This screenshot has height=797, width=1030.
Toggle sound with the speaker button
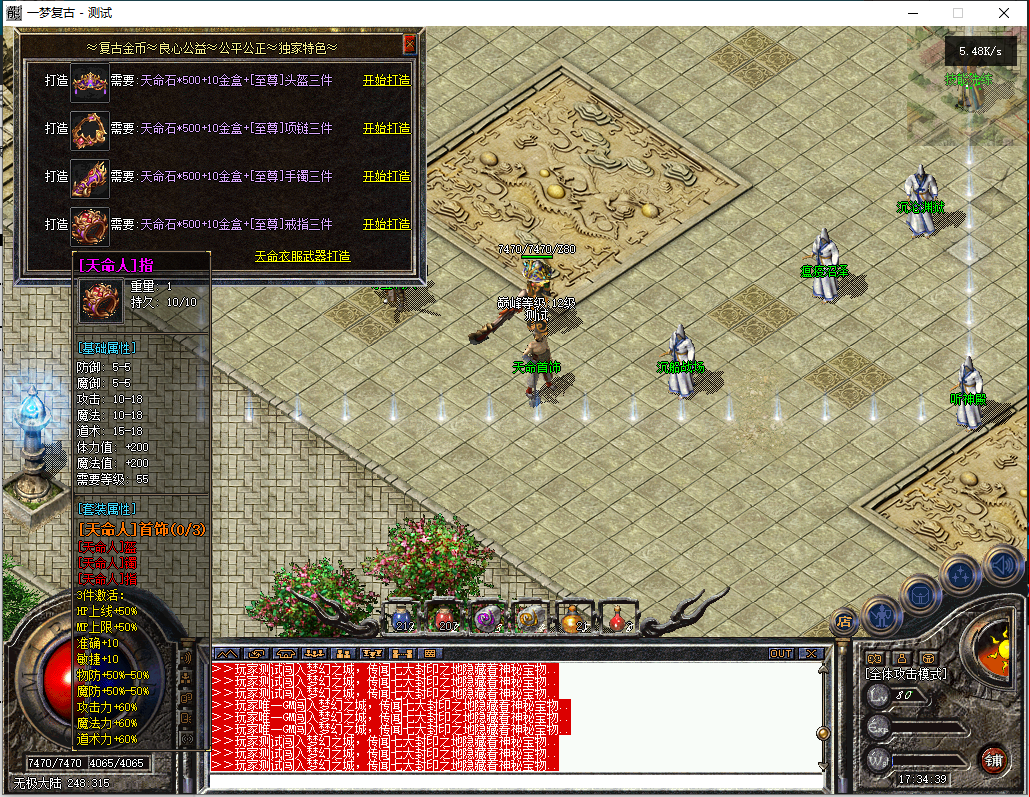(1001, 564)
